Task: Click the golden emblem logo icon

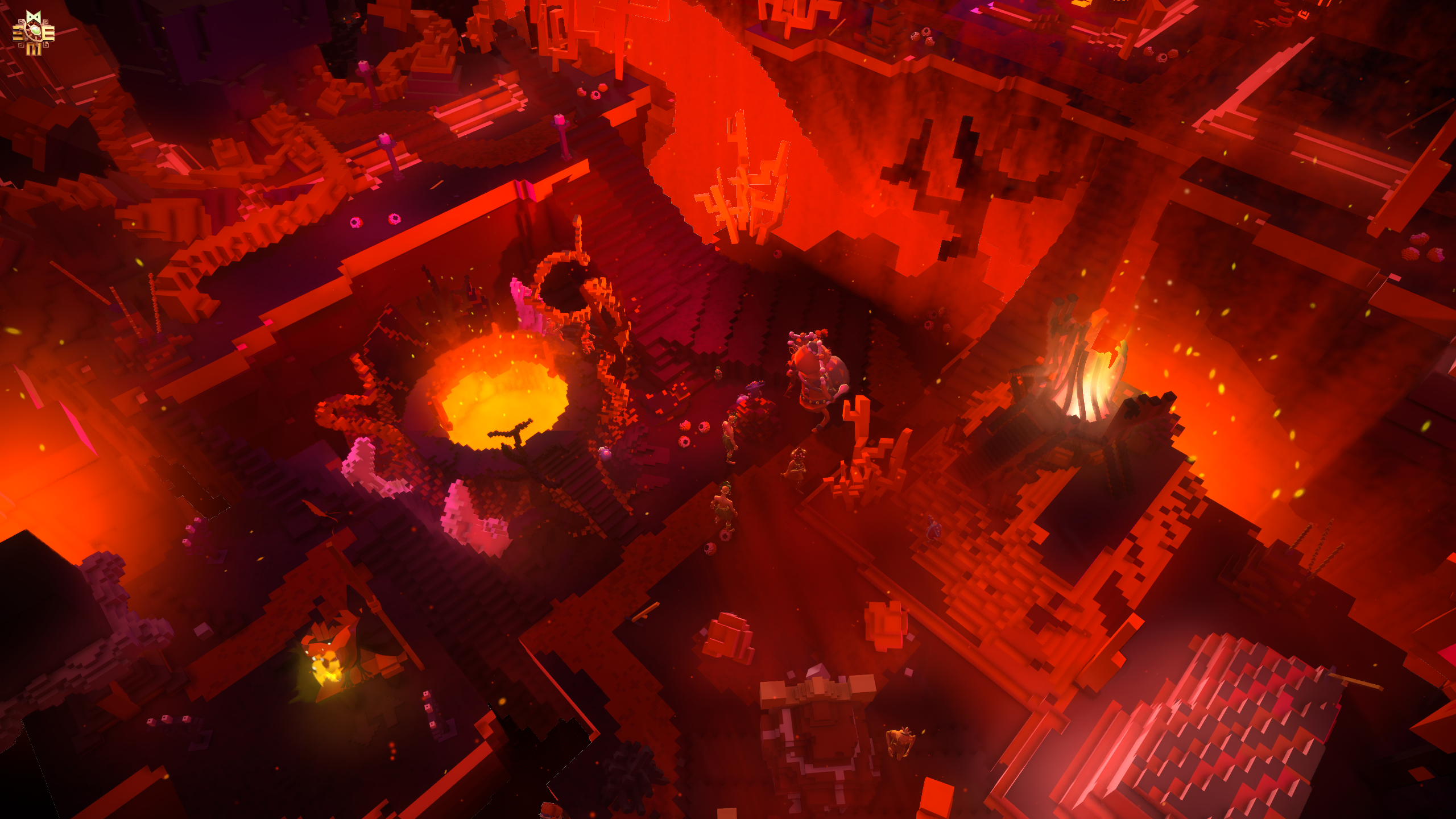Action: click(34, 34)
